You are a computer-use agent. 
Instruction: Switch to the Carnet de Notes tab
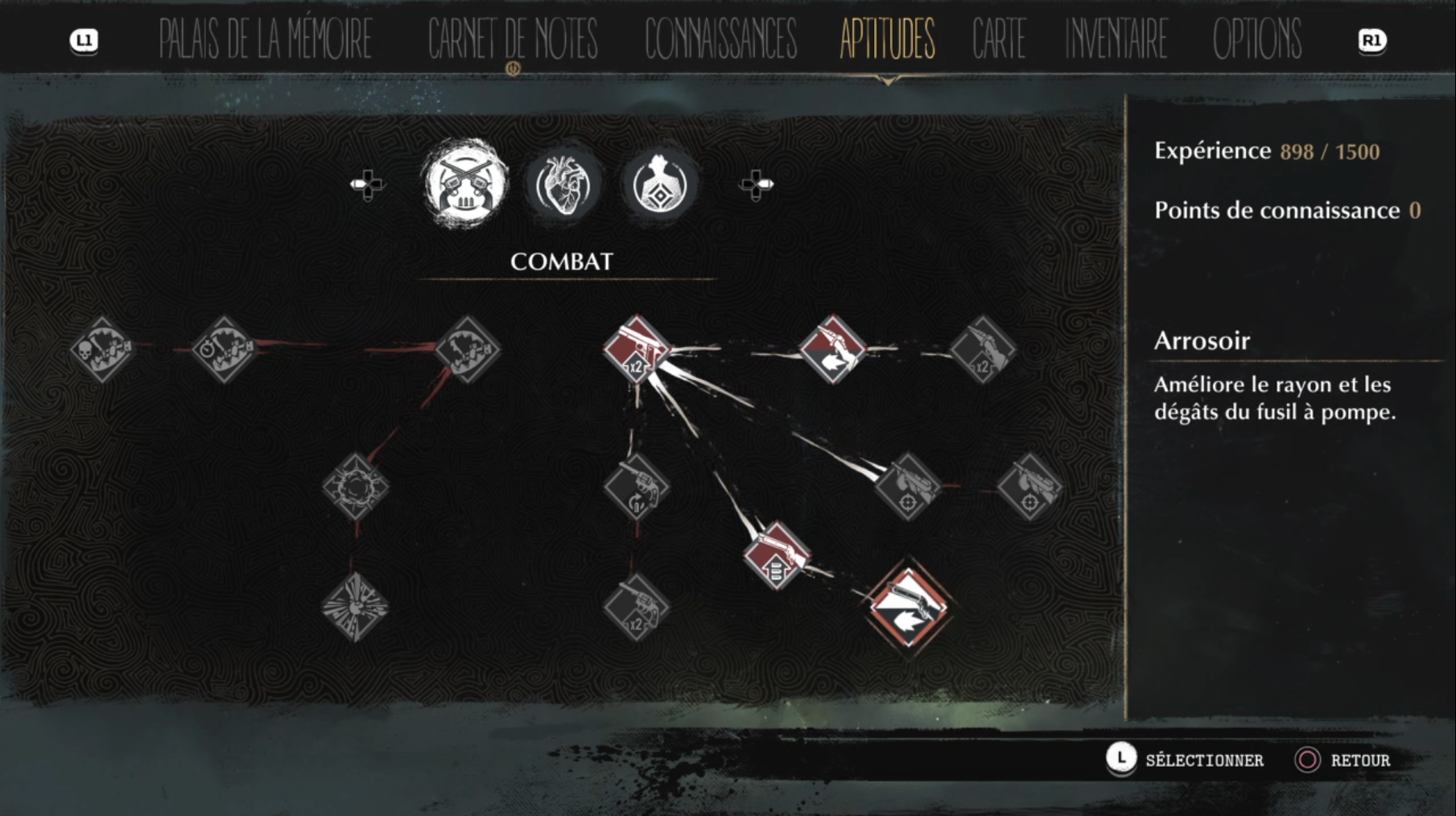(513, 38)
